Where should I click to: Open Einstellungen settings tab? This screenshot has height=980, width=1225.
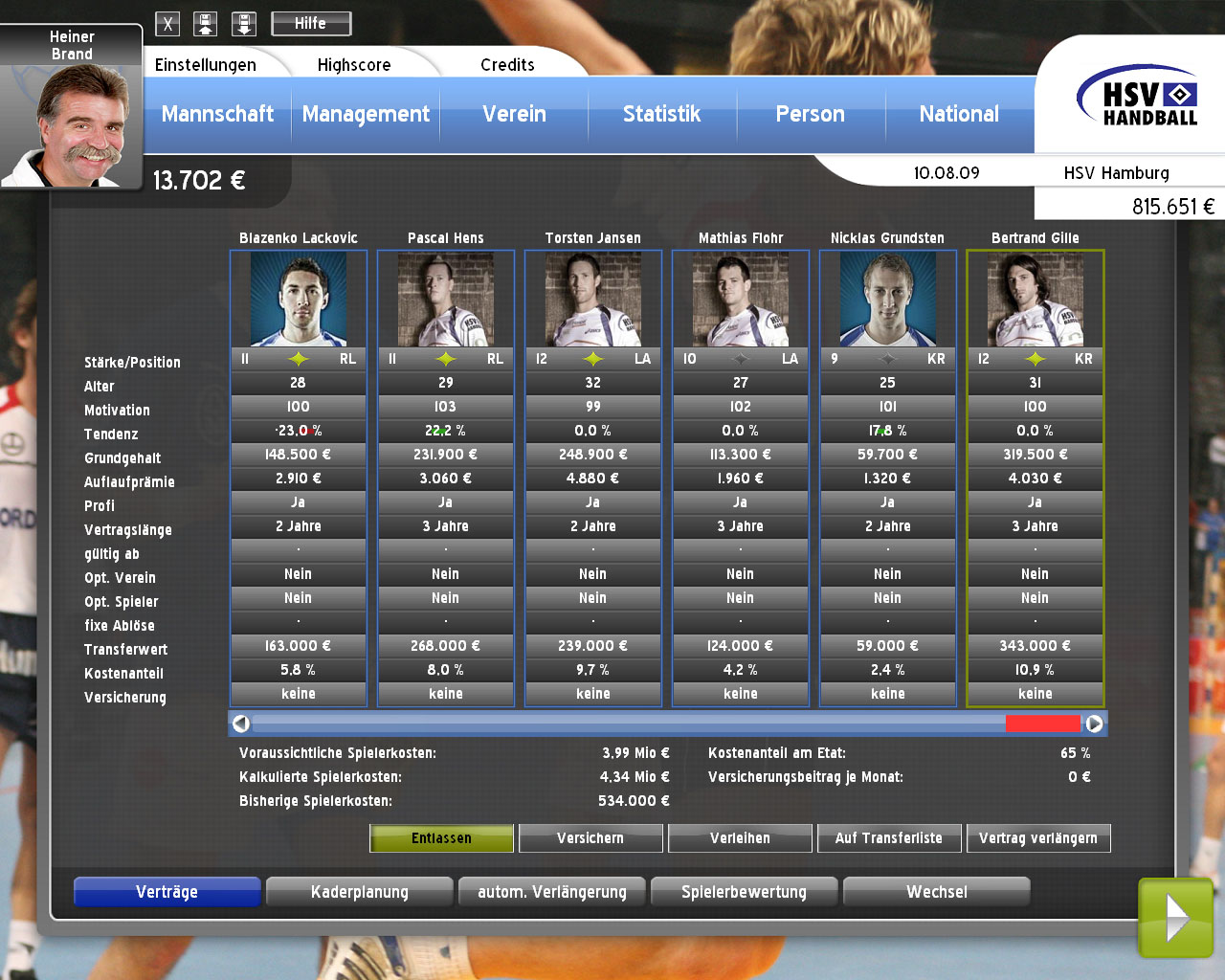[206, 65]
